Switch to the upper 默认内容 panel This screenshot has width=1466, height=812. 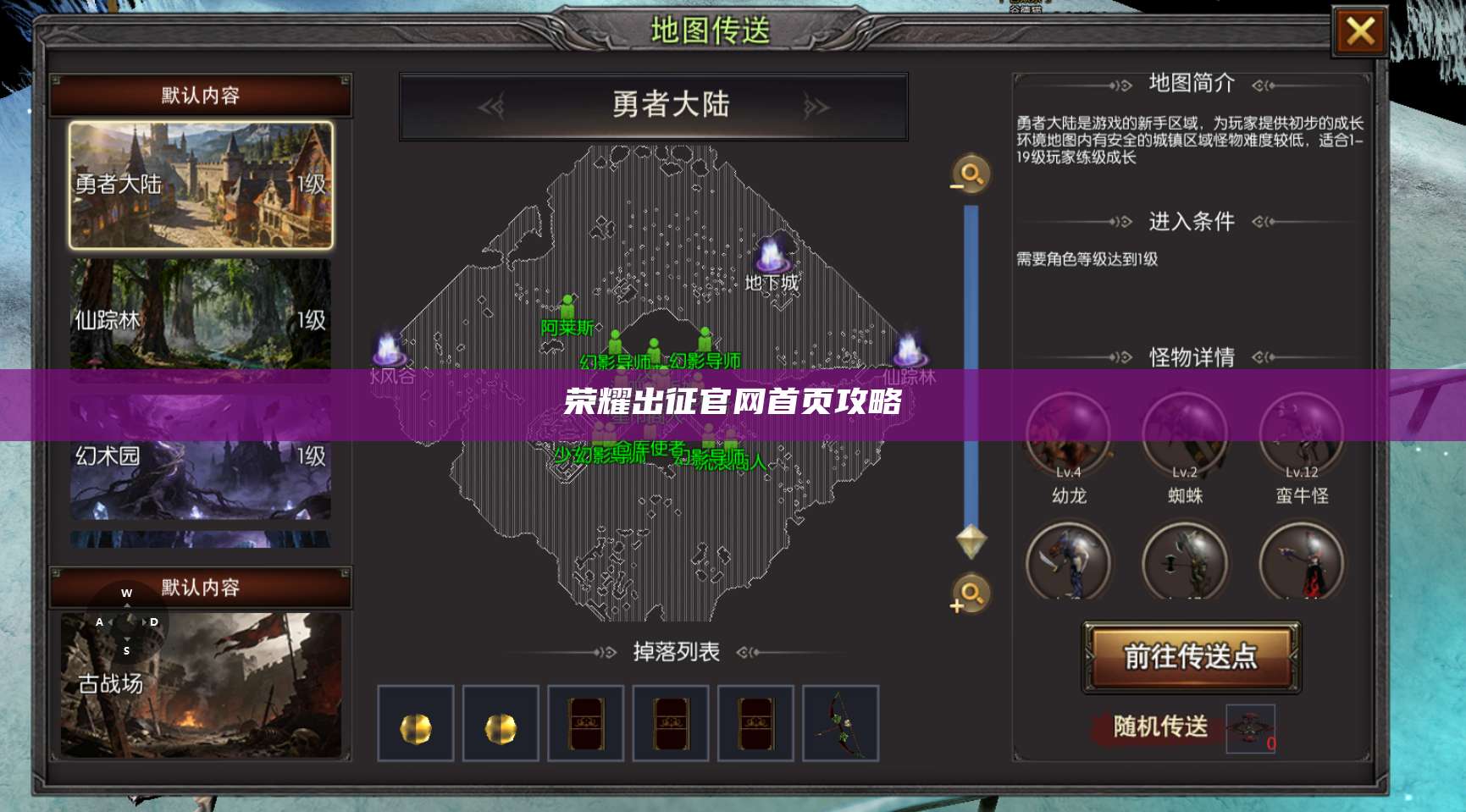(202, 96)
